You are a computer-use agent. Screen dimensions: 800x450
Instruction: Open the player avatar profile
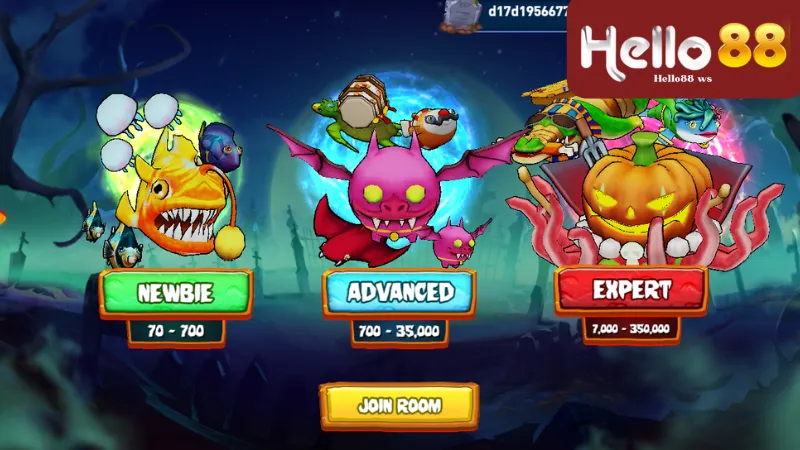click(x=461, y=12)
